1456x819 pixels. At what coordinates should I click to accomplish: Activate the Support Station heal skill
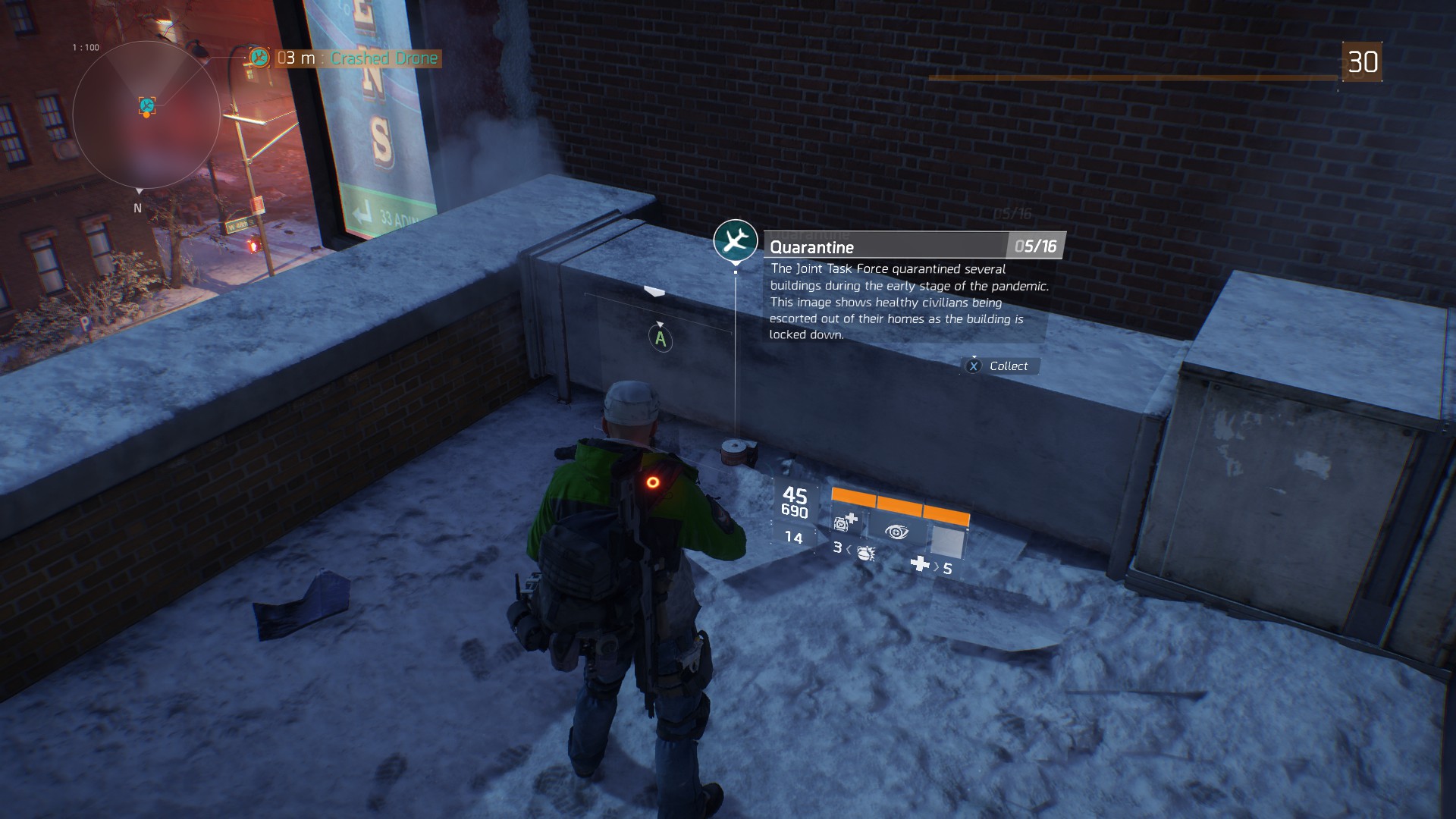point(846,522)
